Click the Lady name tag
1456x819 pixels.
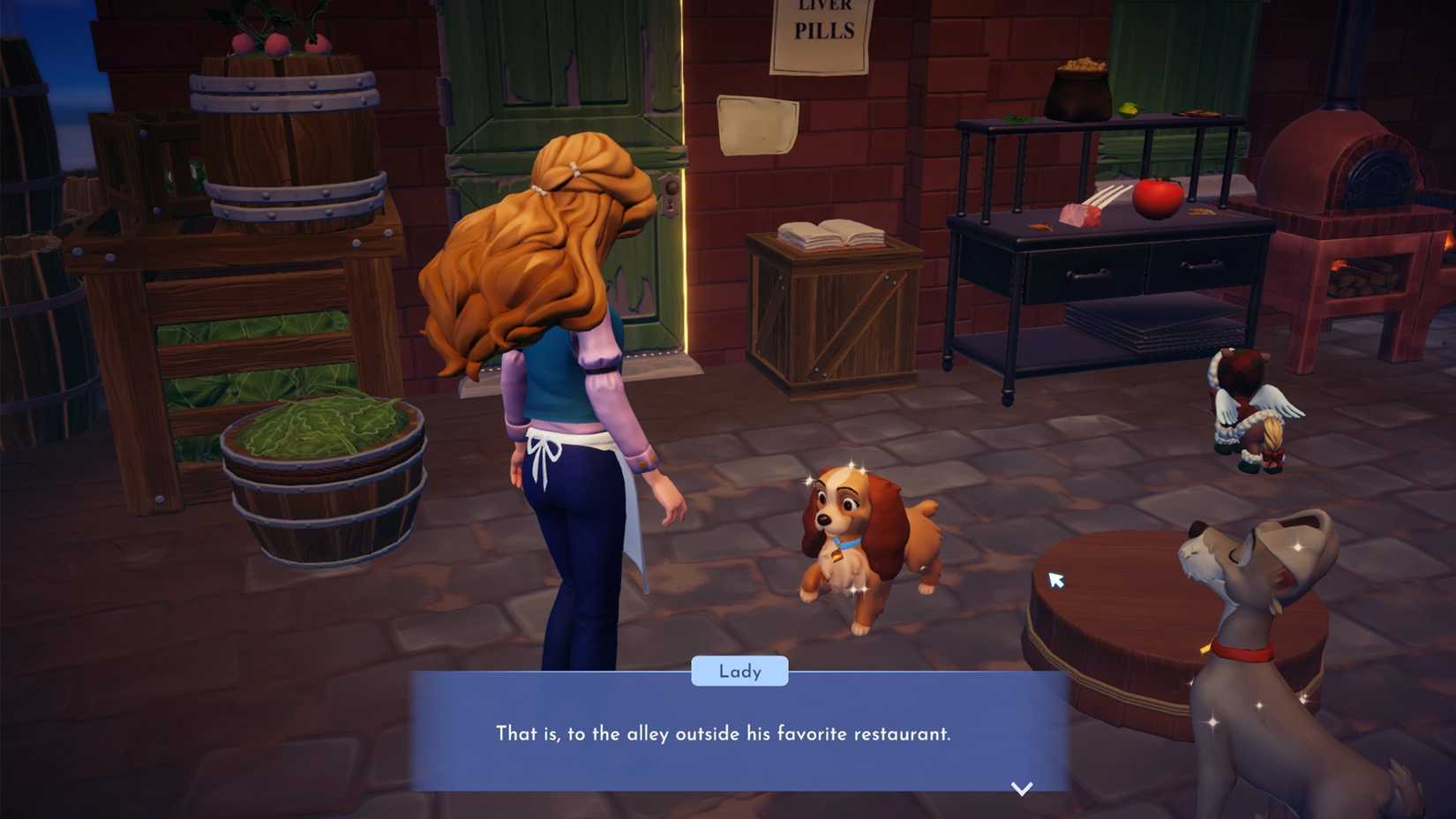tap(739, 672)
